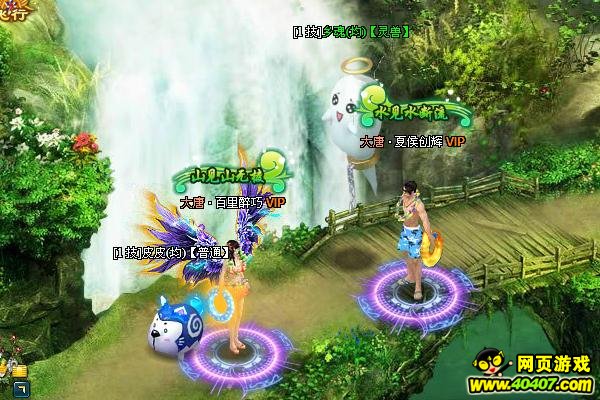Expand the chat panel arrow button

tap(20, 388)
